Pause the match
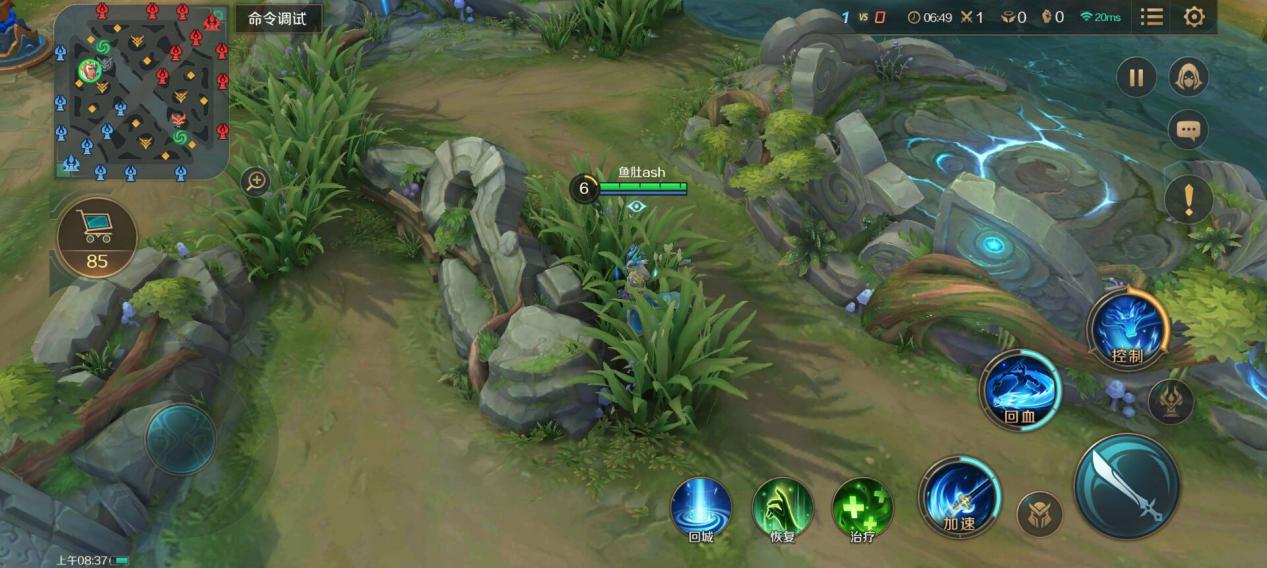This screenshot has width=1267, height=568. click(1136, 77)
